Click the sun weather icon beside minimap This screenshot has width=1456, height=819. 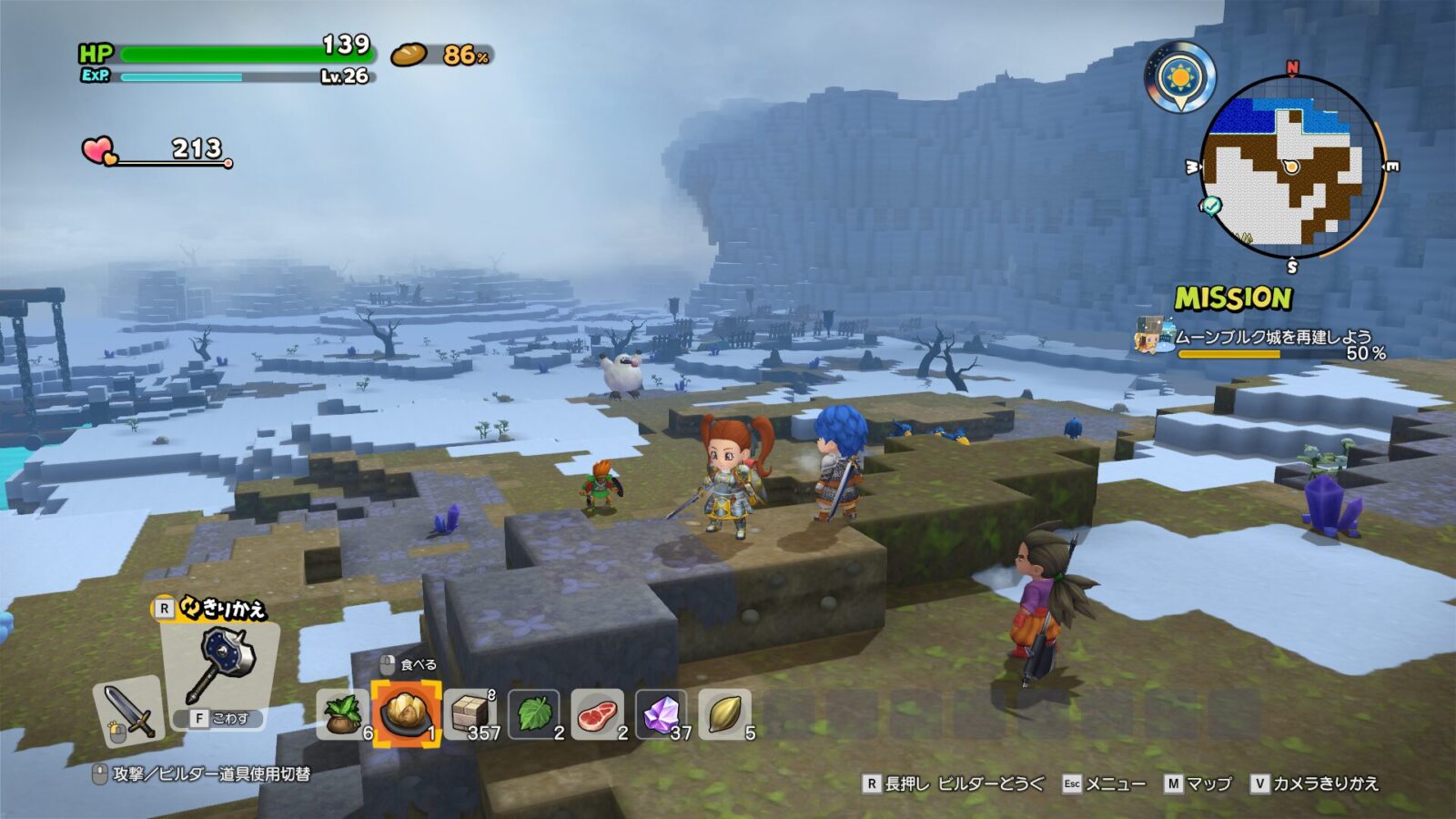pyautogui.click(x=1180, y=77)
